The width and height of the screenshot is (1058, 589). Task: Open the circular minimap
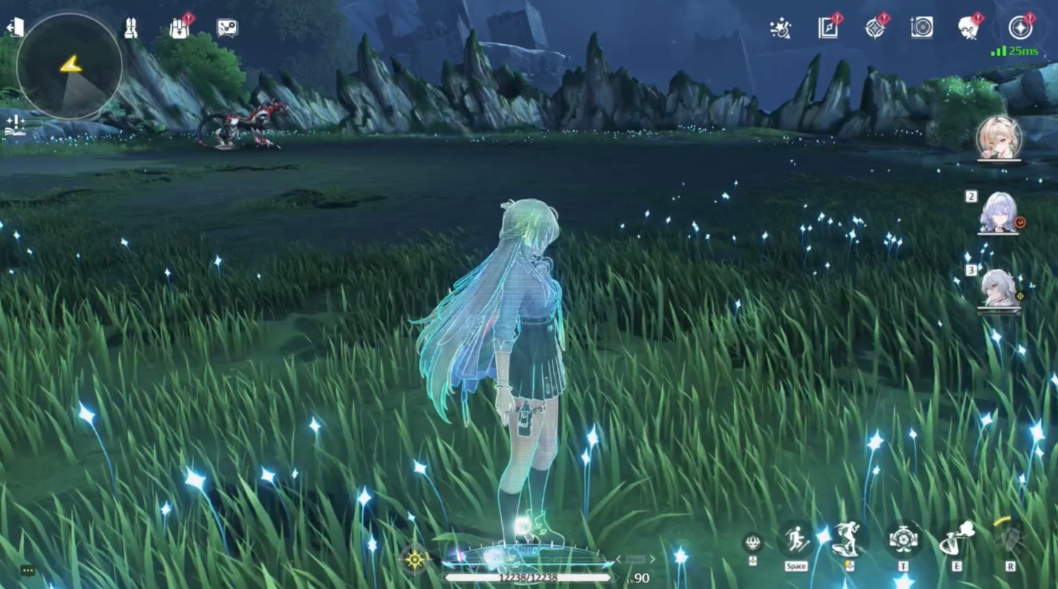click(69, 66)
